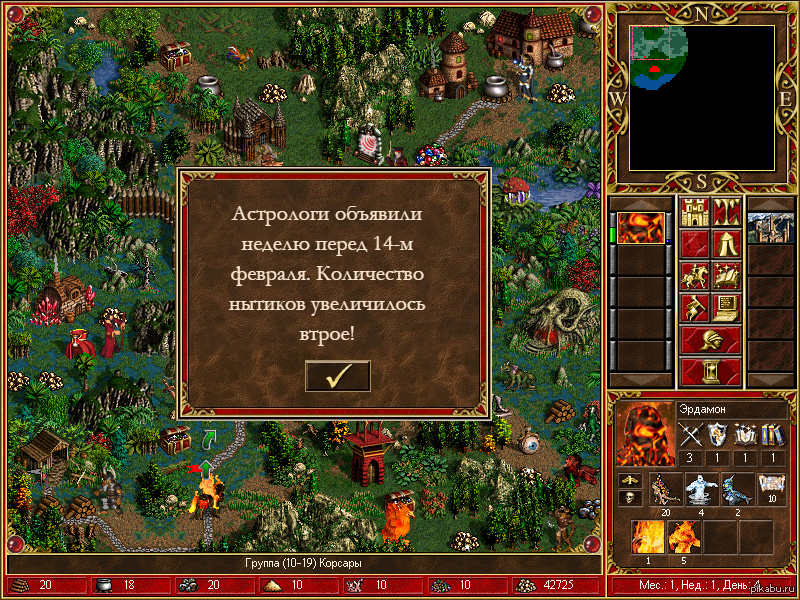Open hero Эрдамон's large portrait

[x=643, y=433]
